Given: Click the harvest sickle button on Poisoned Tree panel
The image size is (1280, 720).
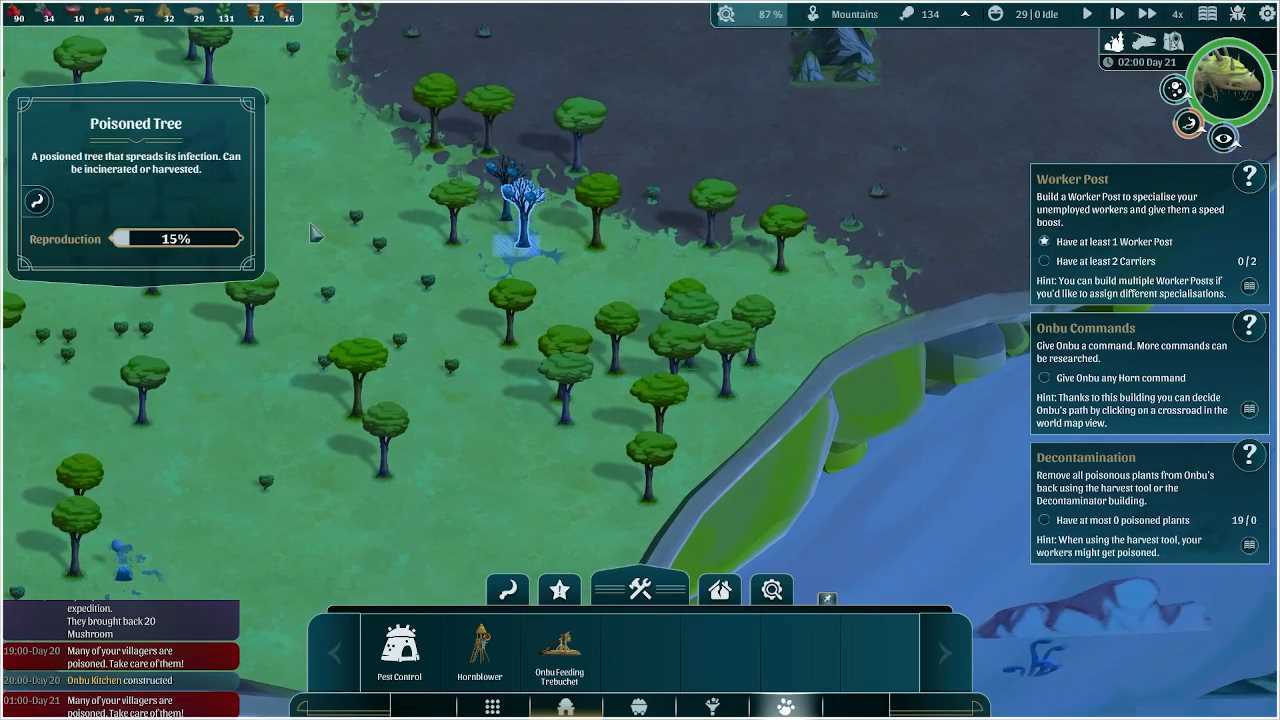Looking at the screenshot, I should point(38,201).
